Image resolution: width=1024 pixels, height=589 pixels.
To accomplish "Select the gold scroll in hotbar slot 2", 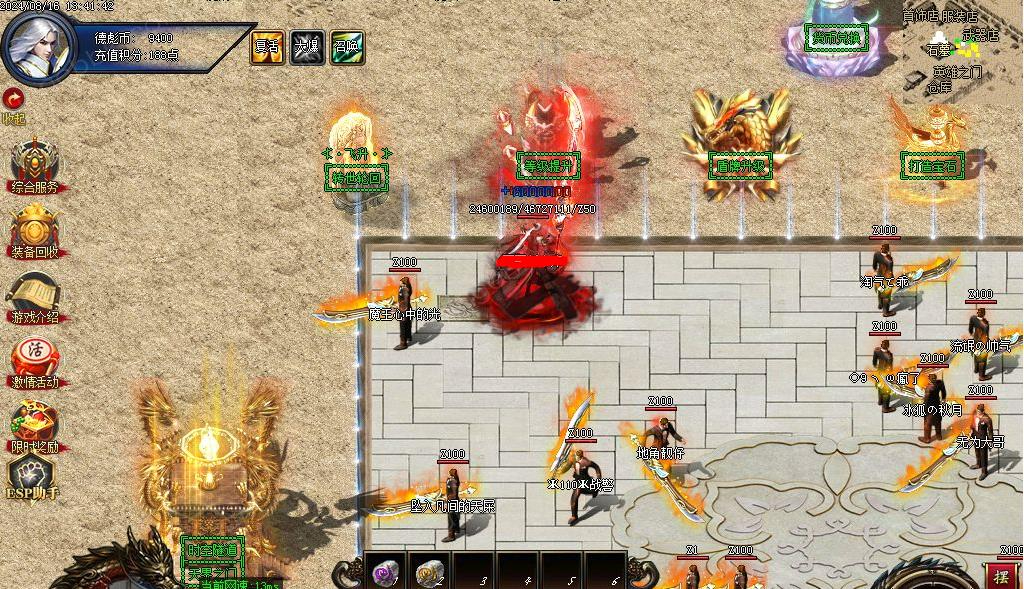I will click(x=429, y=572).
